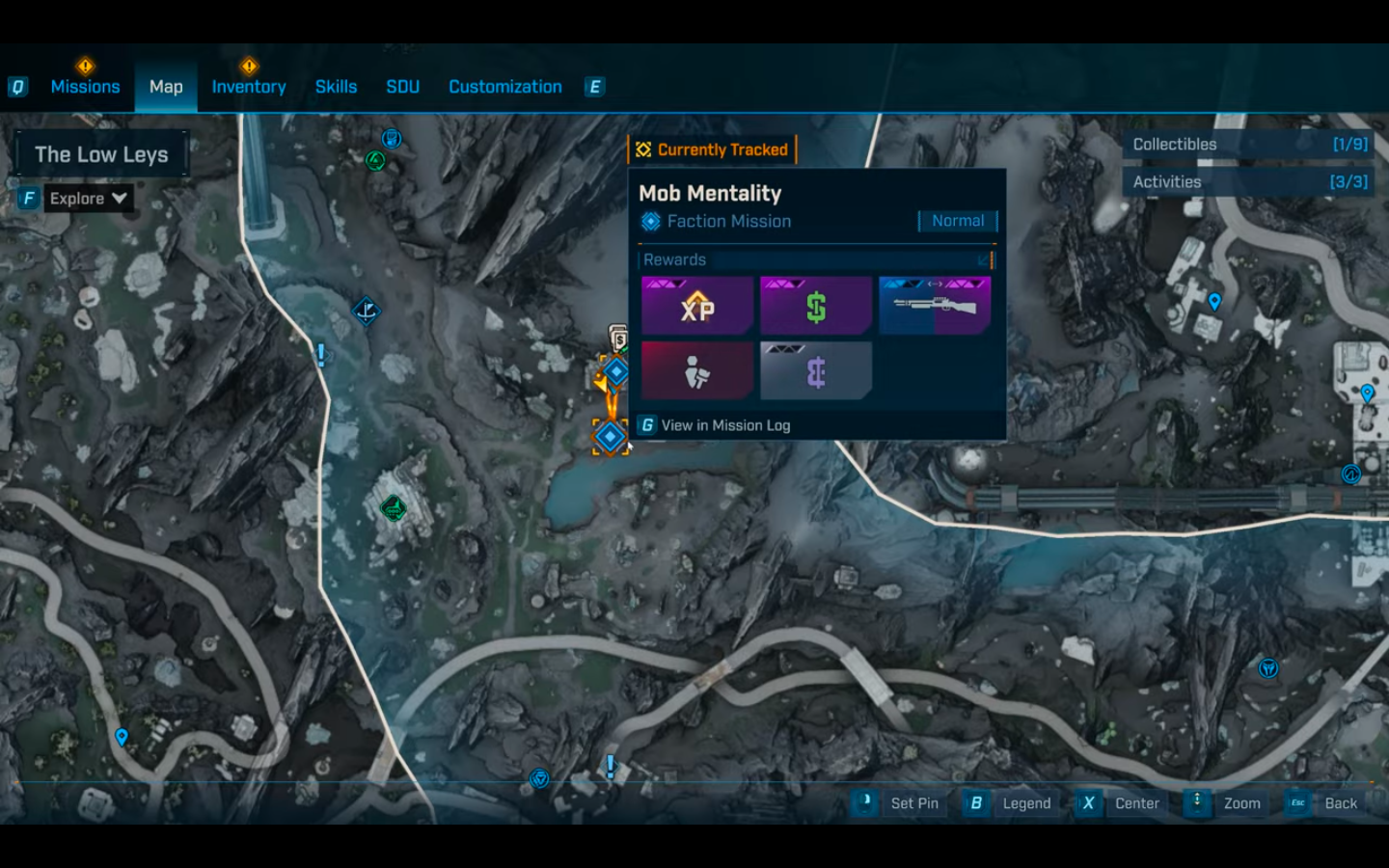
Task: Switch to the Missions tab
Action: (85, 87)
